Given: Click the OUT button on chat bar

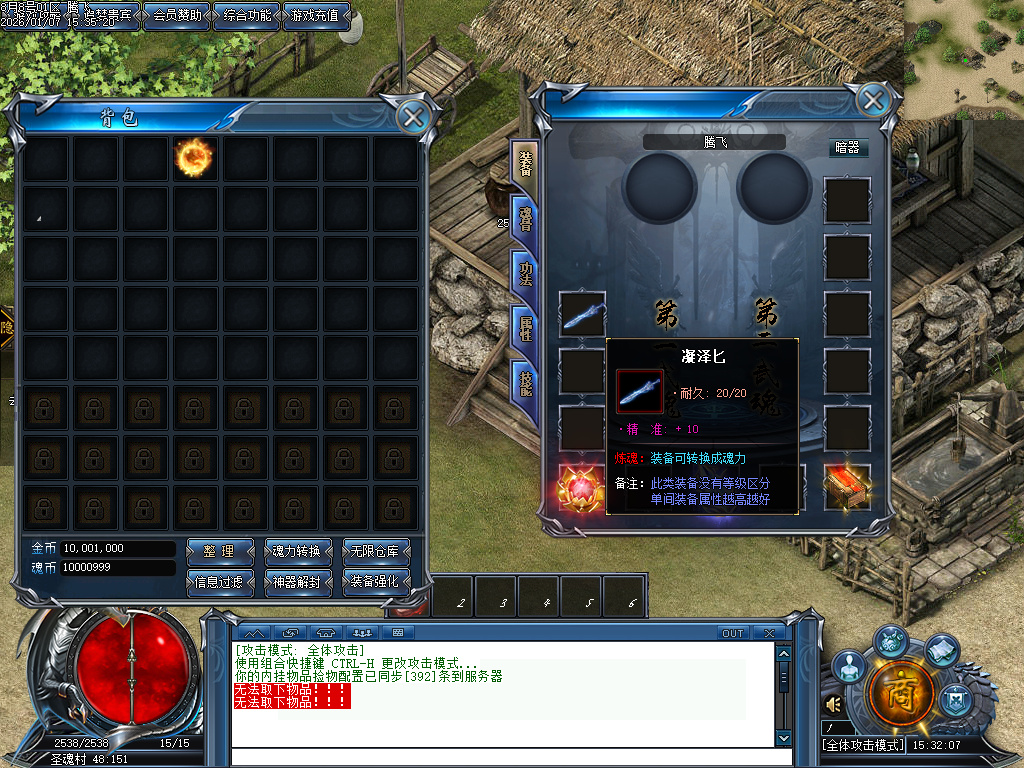Looking at the screenshot, I should (733, 633).
